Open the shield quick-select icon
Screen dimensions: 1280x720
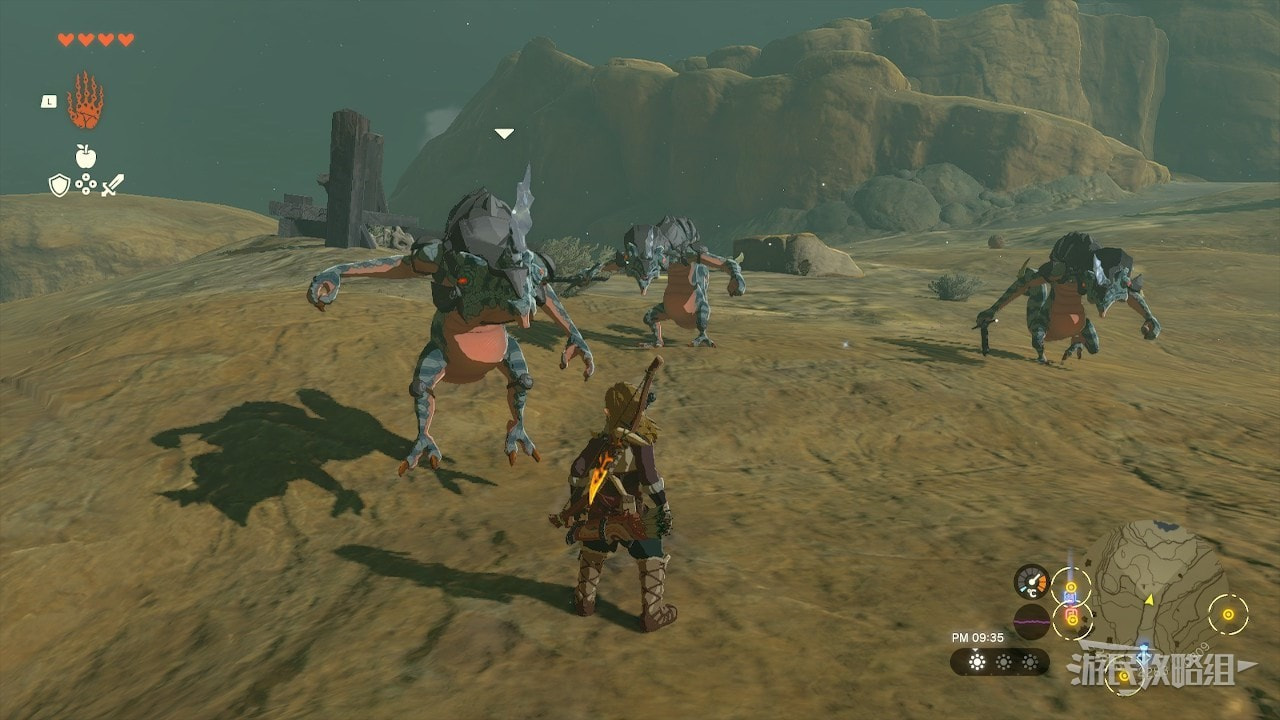pyautogui.click(x=59, y=185)
